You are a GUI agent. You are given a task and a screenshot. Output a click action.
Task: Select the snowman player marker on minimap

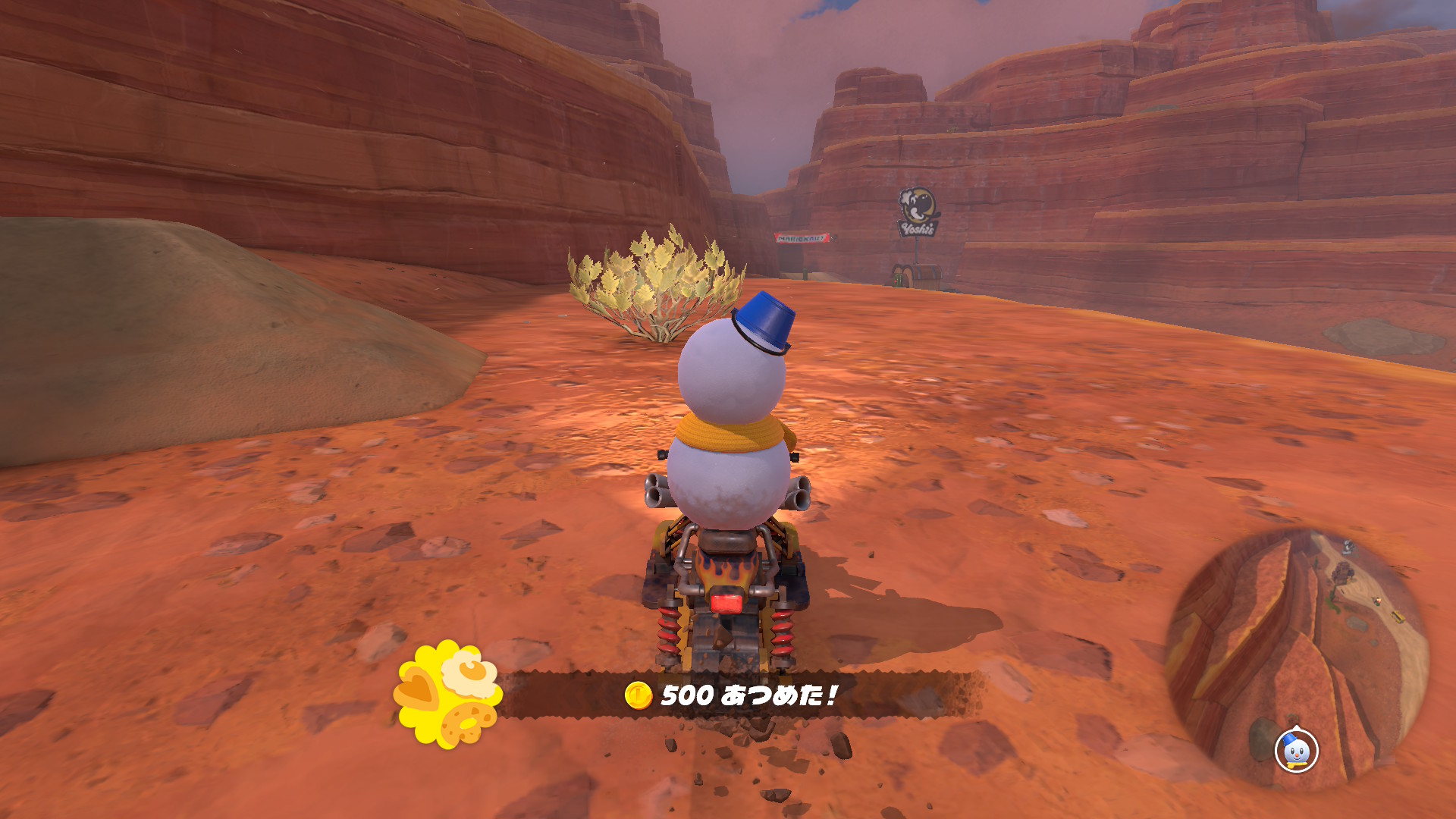(1297, 751)
